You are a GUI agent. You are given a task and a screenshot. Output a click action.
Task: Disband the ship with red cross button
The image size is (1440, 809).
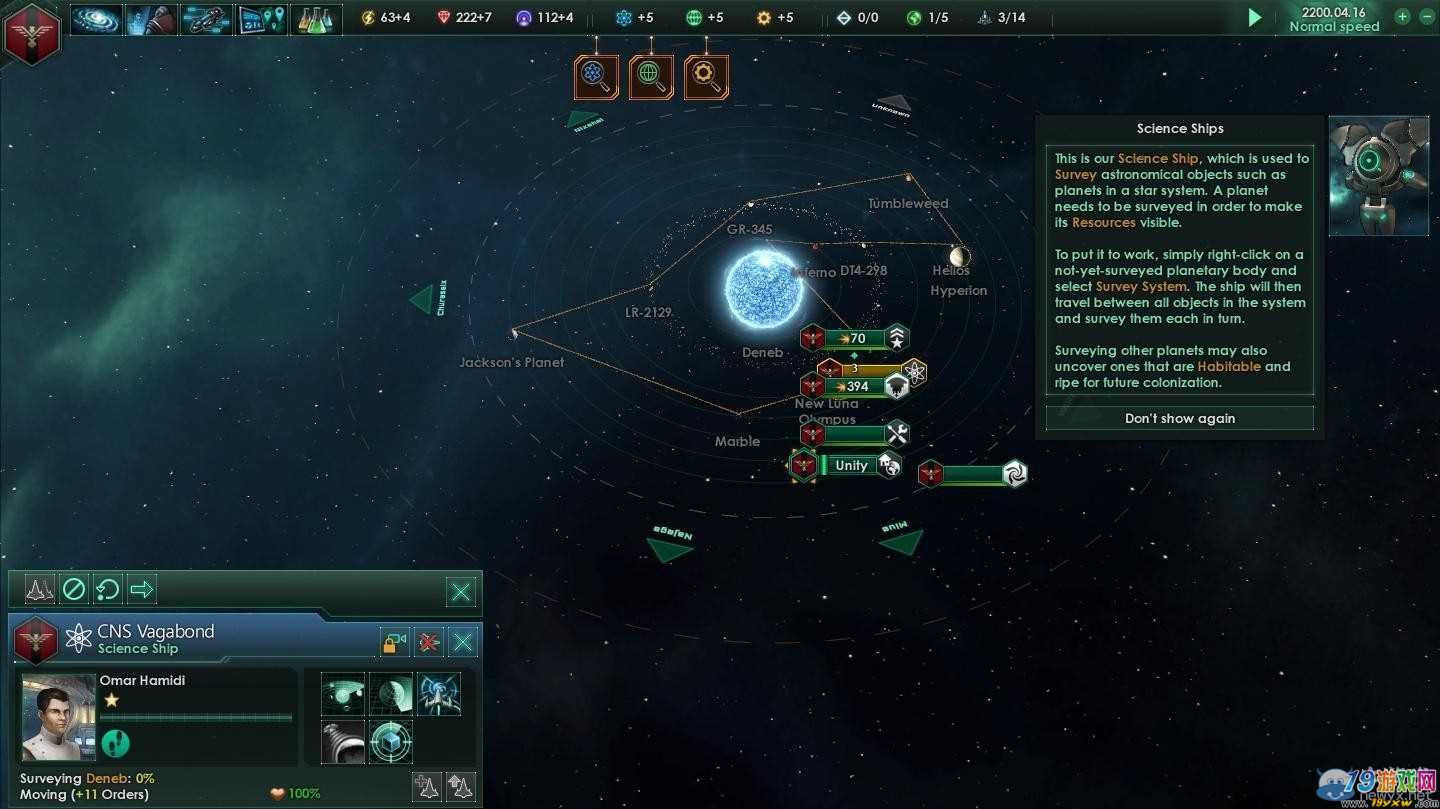pyautogui.click(x=429, y=642)
